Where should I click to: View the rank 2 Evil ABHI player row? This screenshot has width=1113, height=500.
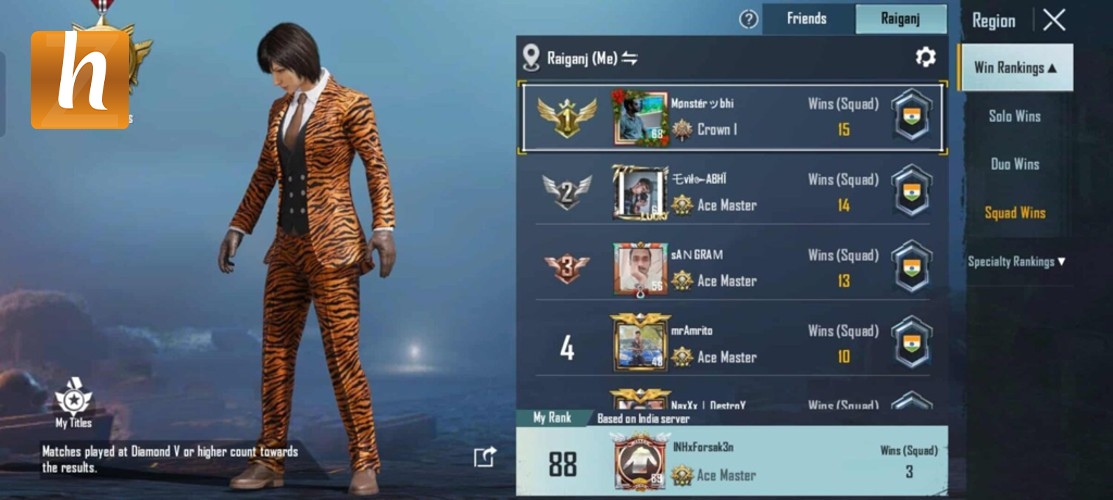(730, 192)
